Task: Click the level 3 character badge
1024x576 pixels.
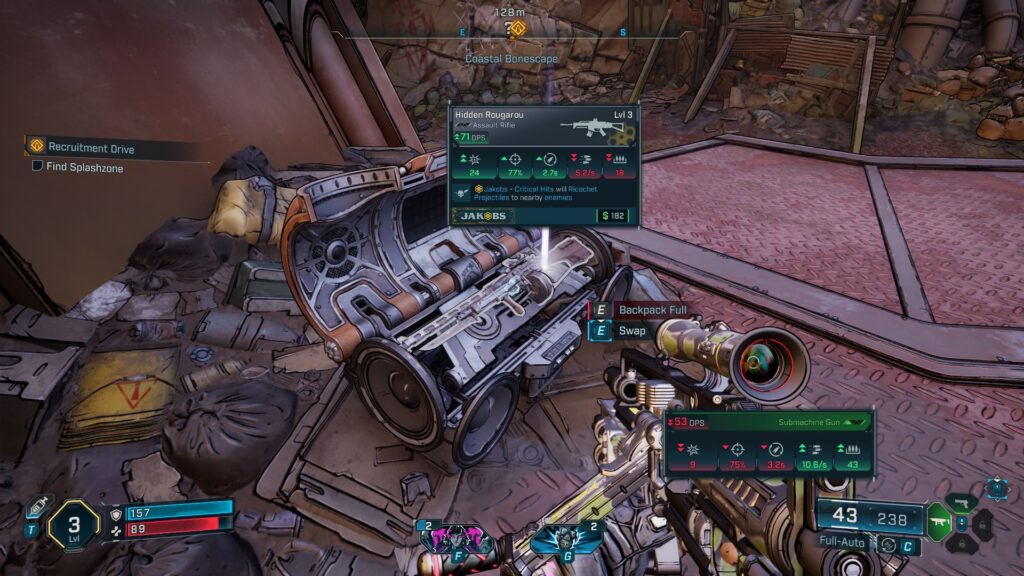Action: pos(73,522)
